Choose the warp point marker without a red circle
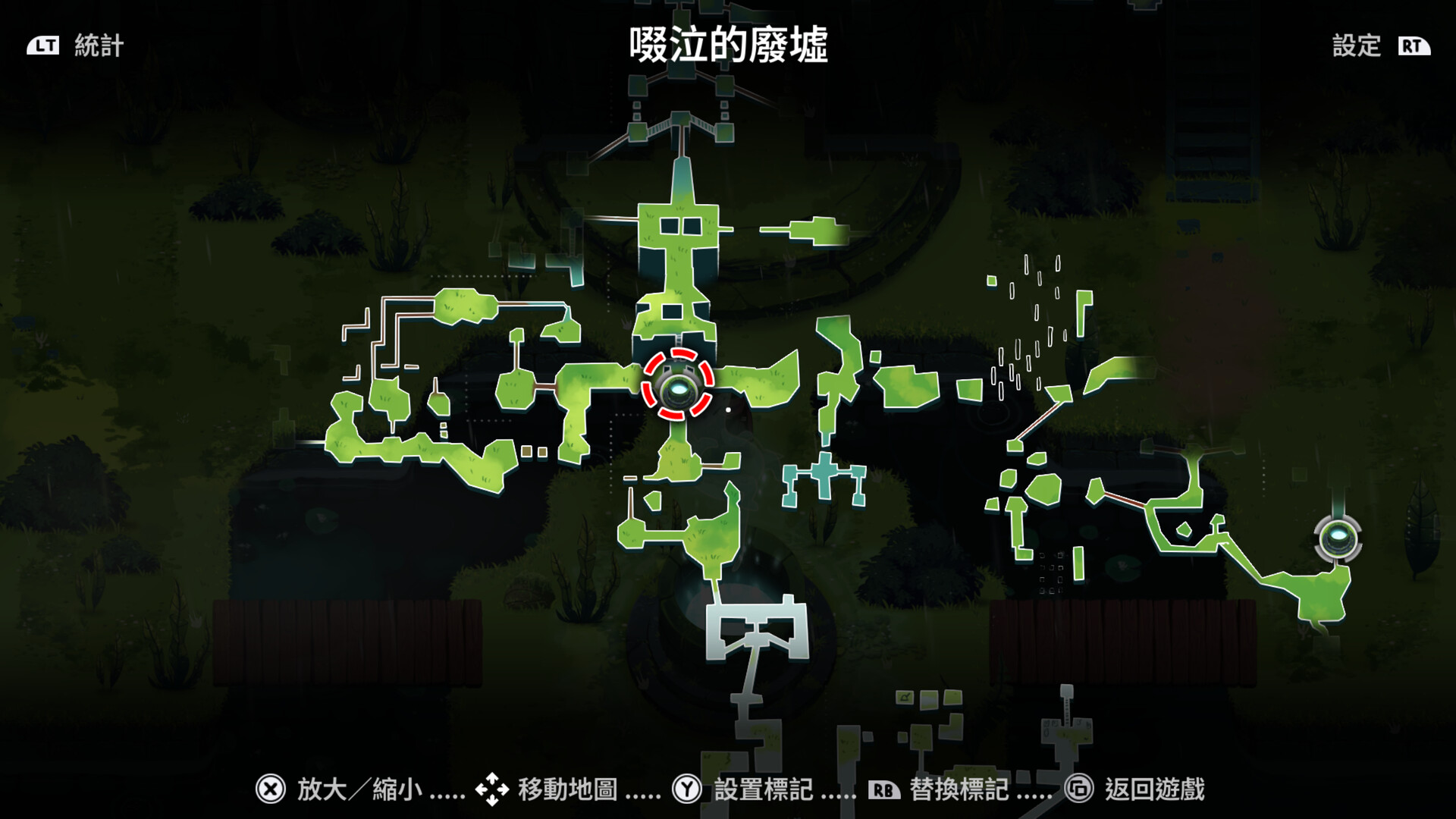Viewport: 1456px width, 819px height. [x=1338, y=539]
